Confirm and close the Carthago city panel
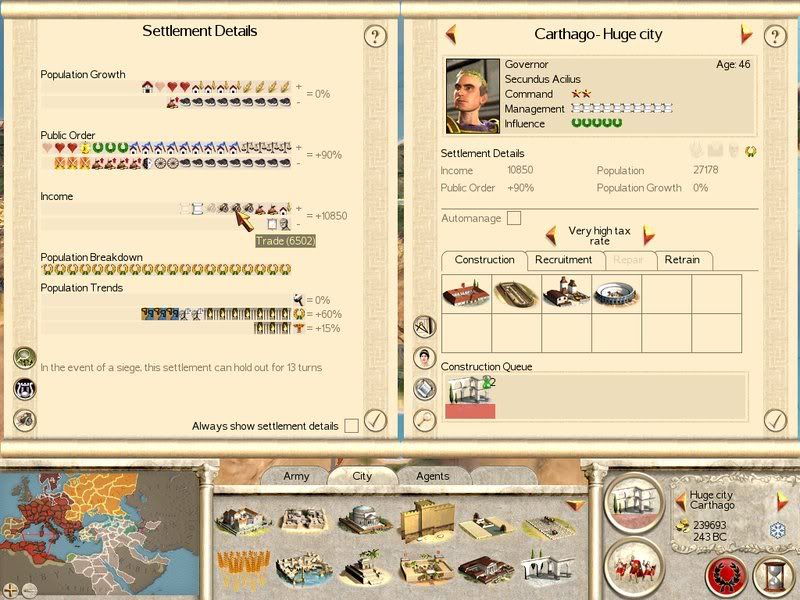Screen dimensions: 800x600 point(776,420)
